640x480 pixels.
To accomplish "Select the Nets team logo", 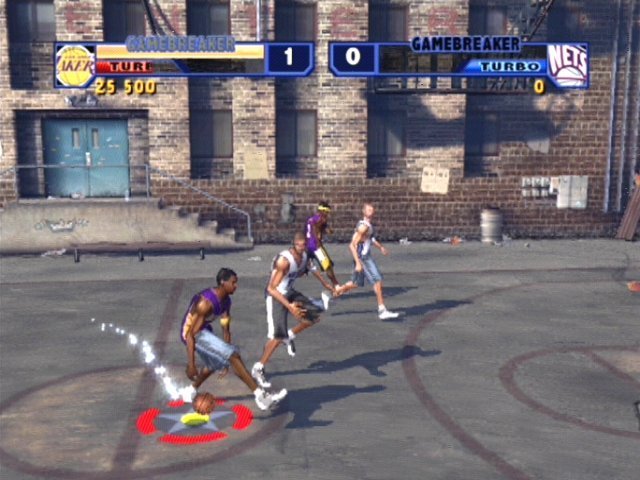I will point(566,65).
